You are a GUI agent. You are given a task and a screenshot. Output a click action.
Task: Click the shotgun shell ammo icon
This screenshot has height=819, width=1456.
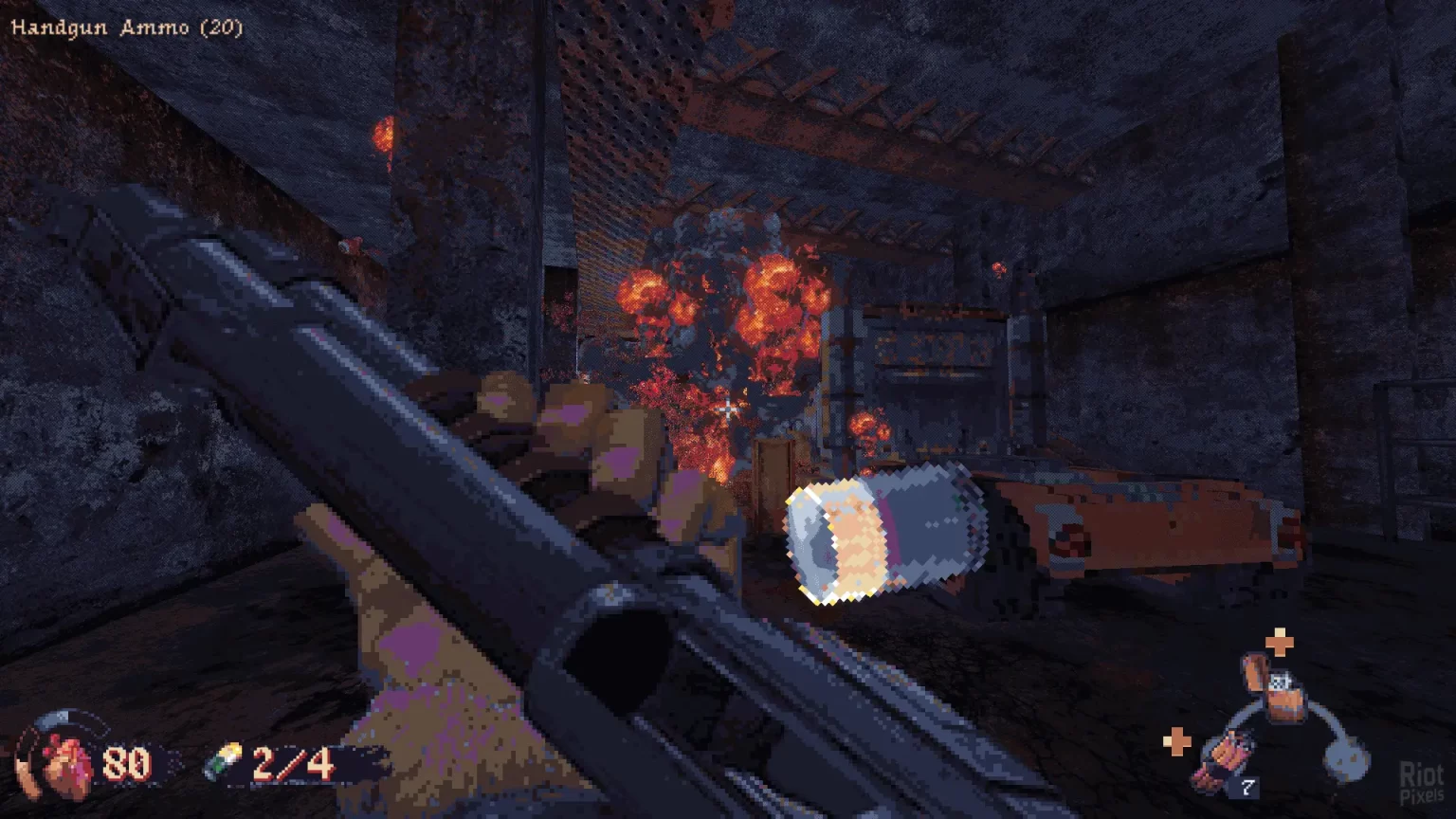point(224,761)
